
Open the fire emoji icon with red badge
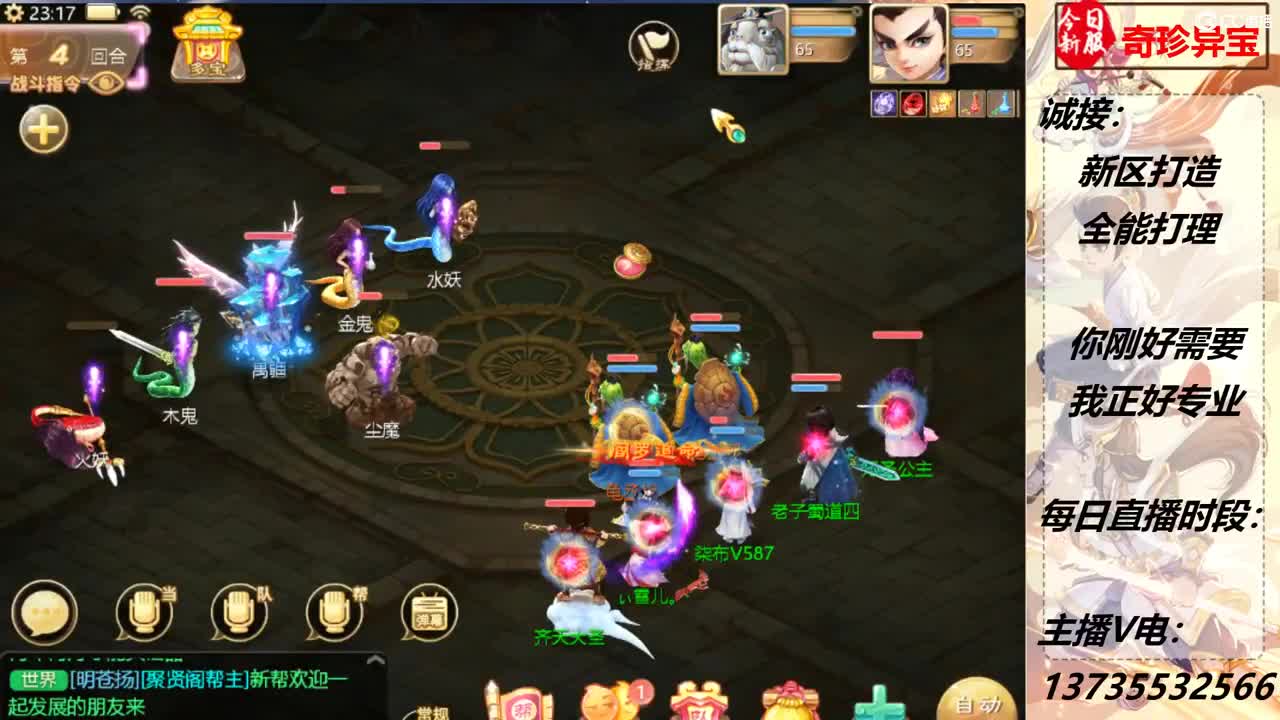tap(608, 708)
